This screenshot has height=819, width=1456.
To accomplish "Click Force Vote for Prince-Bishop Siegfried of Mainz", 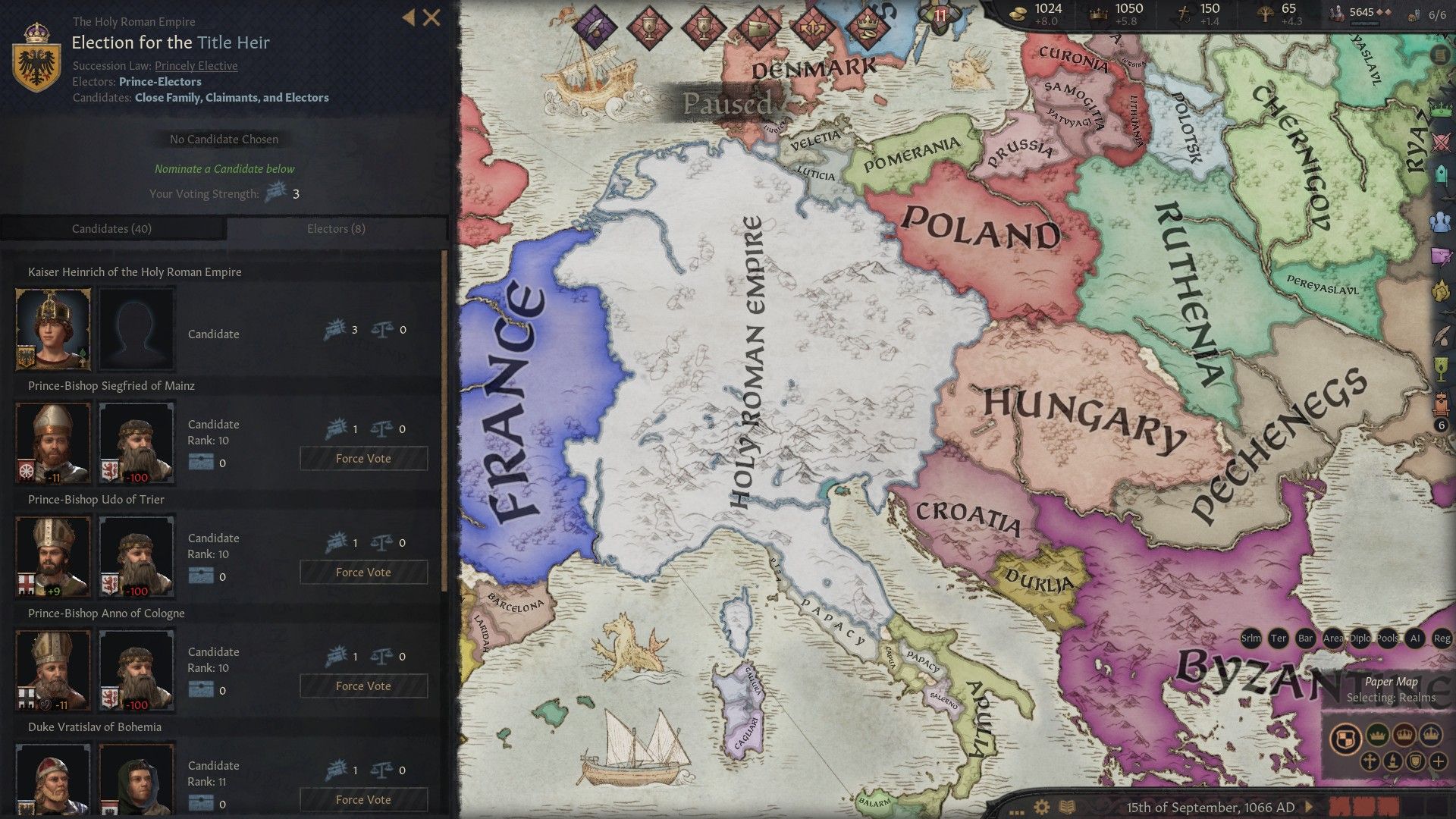I will pos(363,458).
